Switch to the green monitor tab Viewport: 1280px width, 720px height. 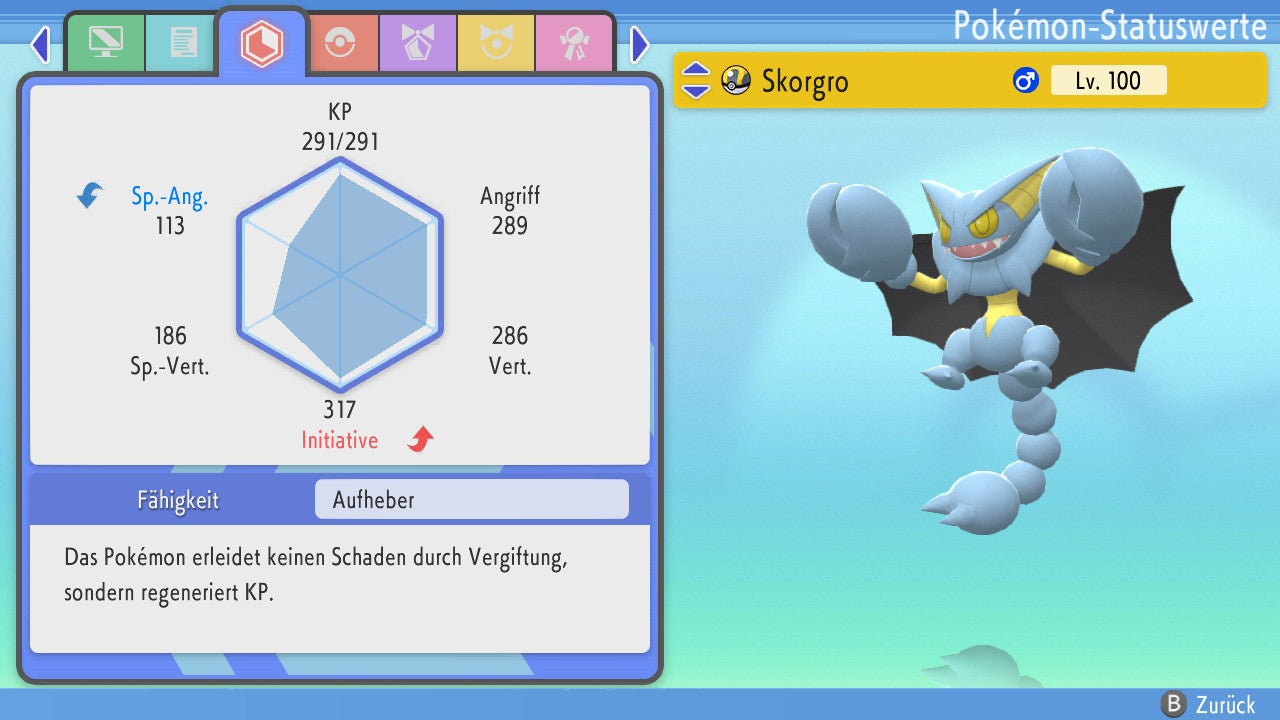(x=105, y=43)
